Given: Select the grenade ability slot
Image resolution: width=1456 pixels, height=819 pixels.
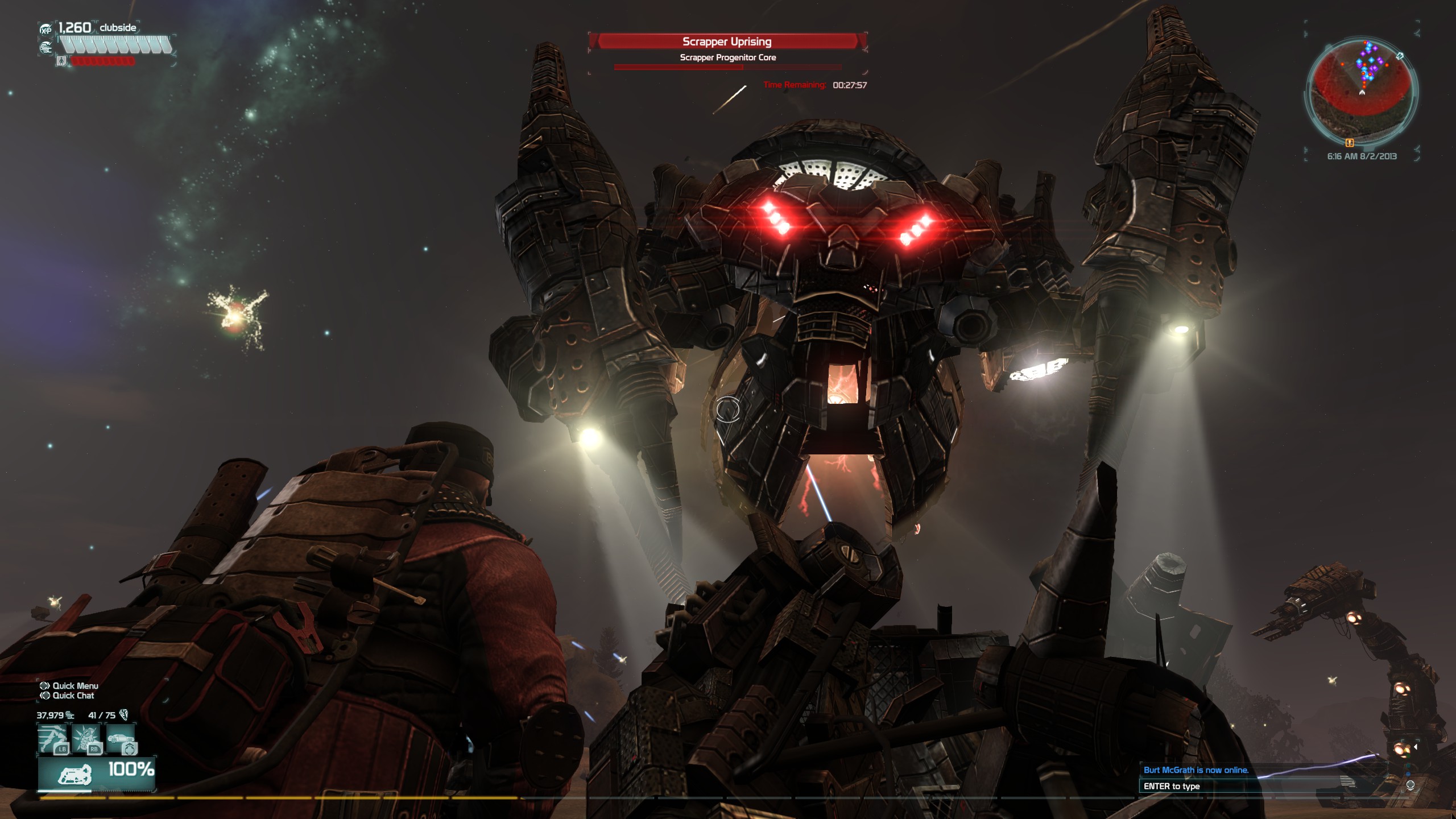Looking at the screenshot, I should (x=87, y=739).
